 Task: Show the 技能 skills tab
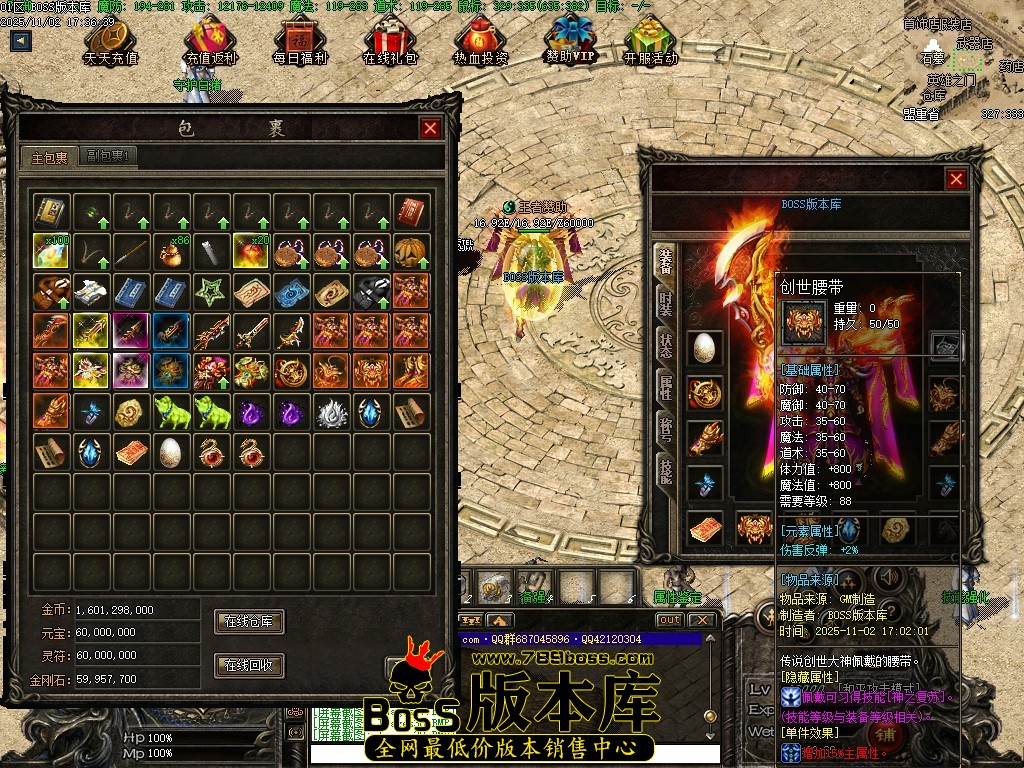coord(665,470)
